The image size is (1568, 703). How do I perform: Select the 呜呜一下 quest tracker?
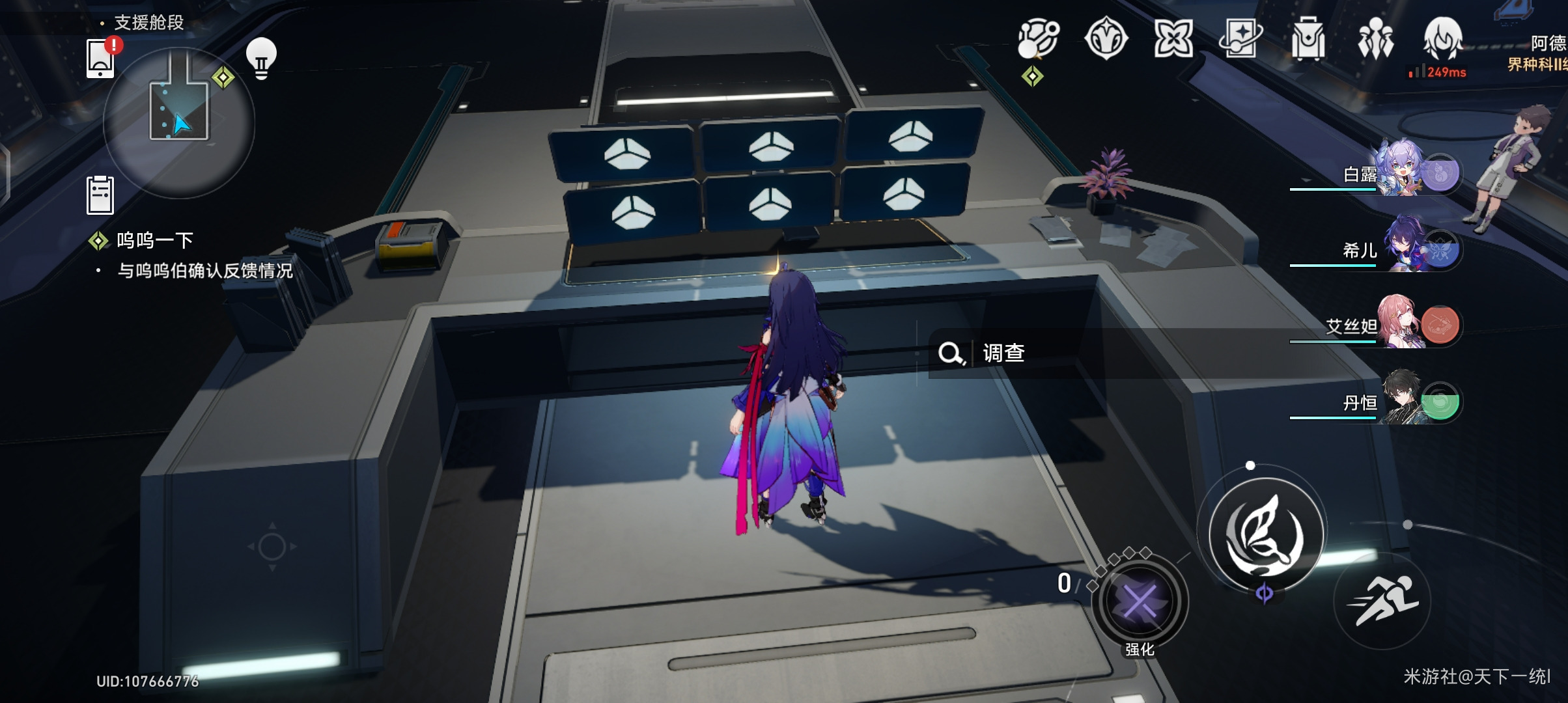point(155,241)
